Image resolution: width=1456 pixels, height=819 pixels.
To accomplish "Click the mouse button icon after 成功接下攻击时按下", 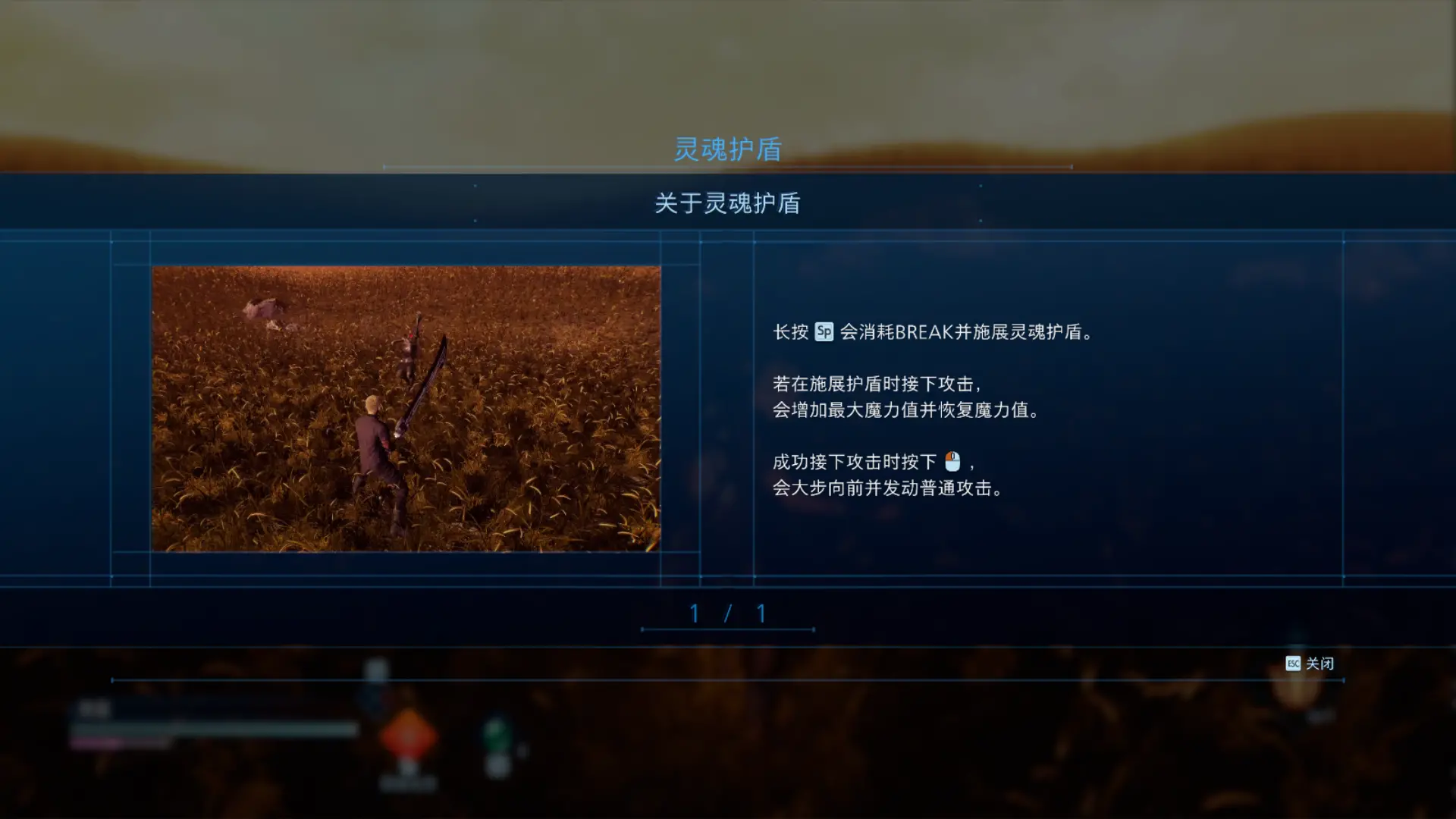I will (951, 463).
